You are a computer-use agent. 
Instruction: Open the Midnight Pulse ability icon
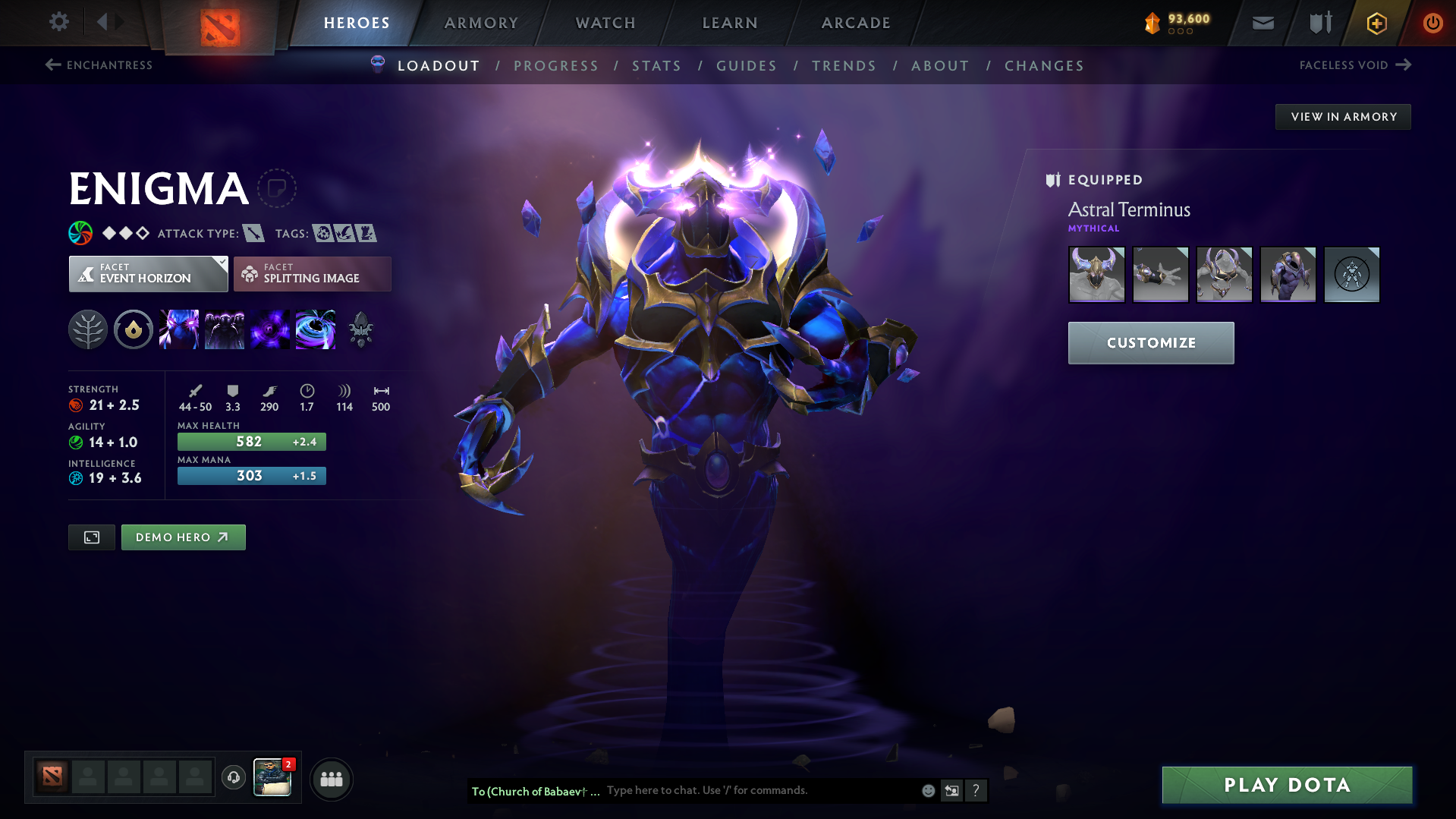tap(270, 329)
